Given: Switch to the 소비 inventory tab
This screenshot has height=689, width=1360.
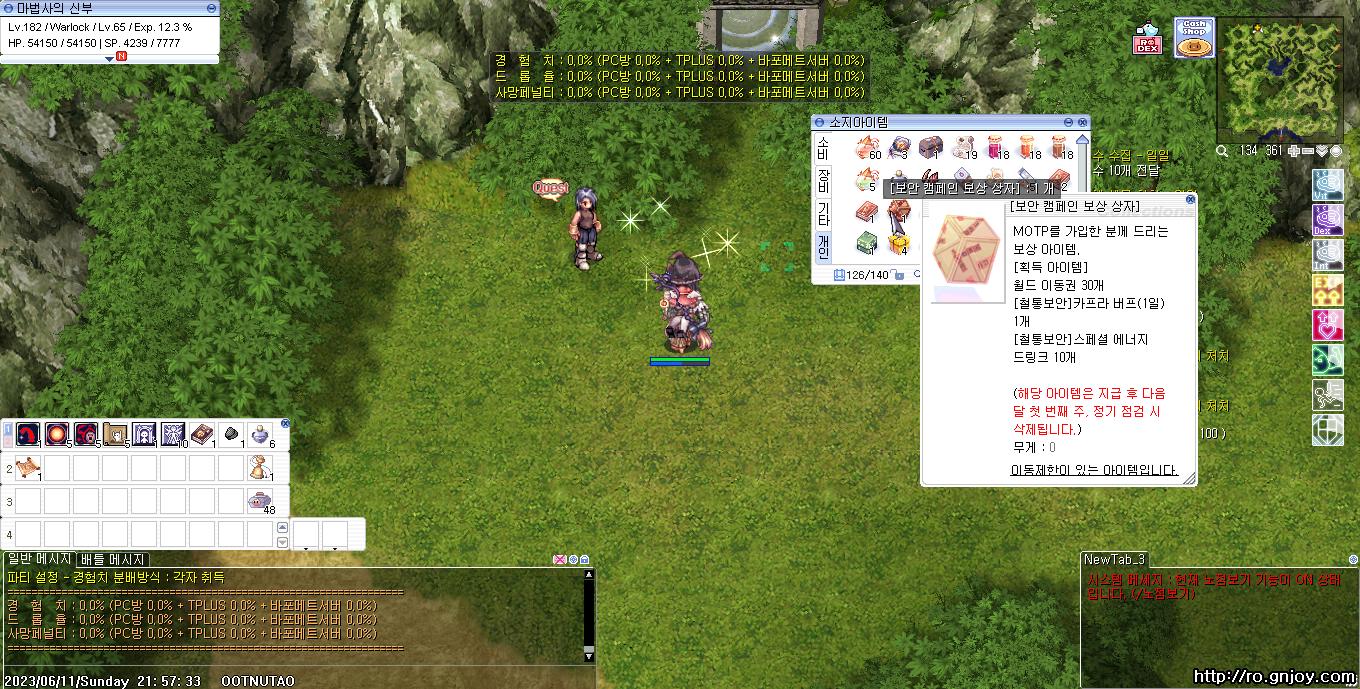Looking at the screenshot, I should (823, 148).
